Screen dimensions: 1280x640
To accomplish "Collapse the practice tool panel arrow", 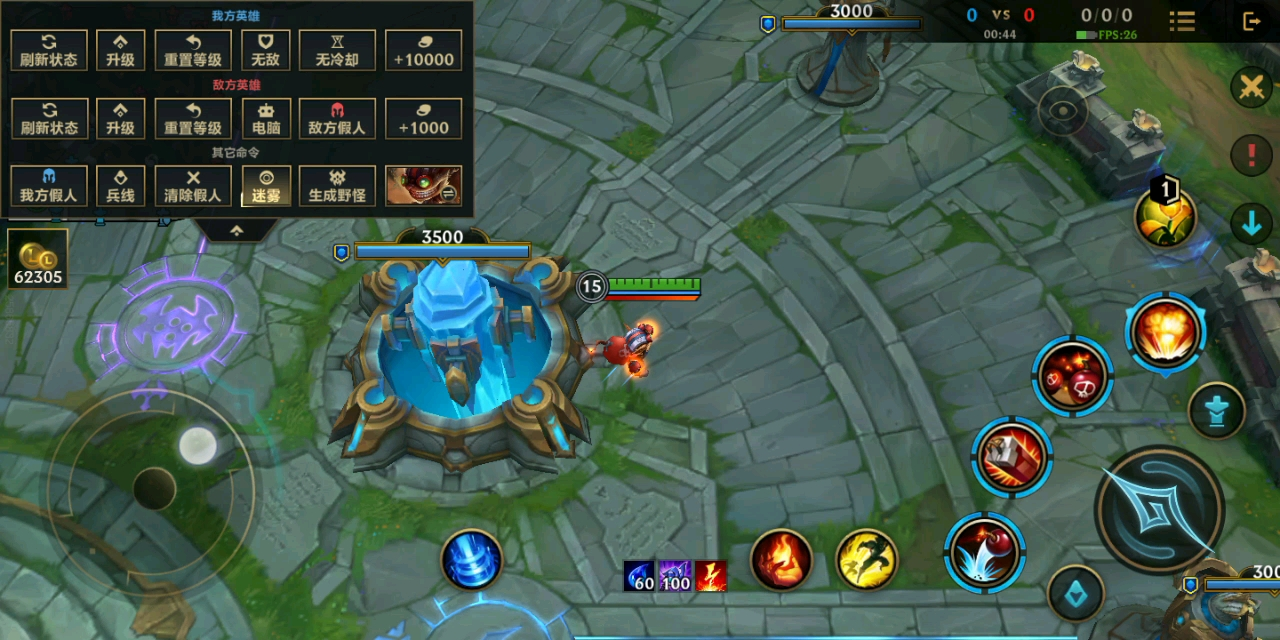I will [236, 230].
